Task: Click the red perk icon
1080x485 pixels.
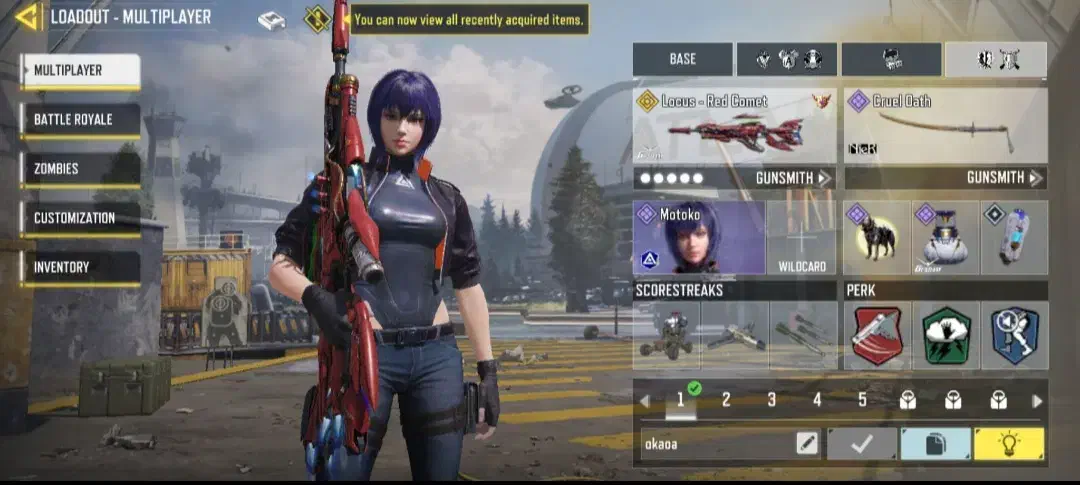Action: [876, 336]
